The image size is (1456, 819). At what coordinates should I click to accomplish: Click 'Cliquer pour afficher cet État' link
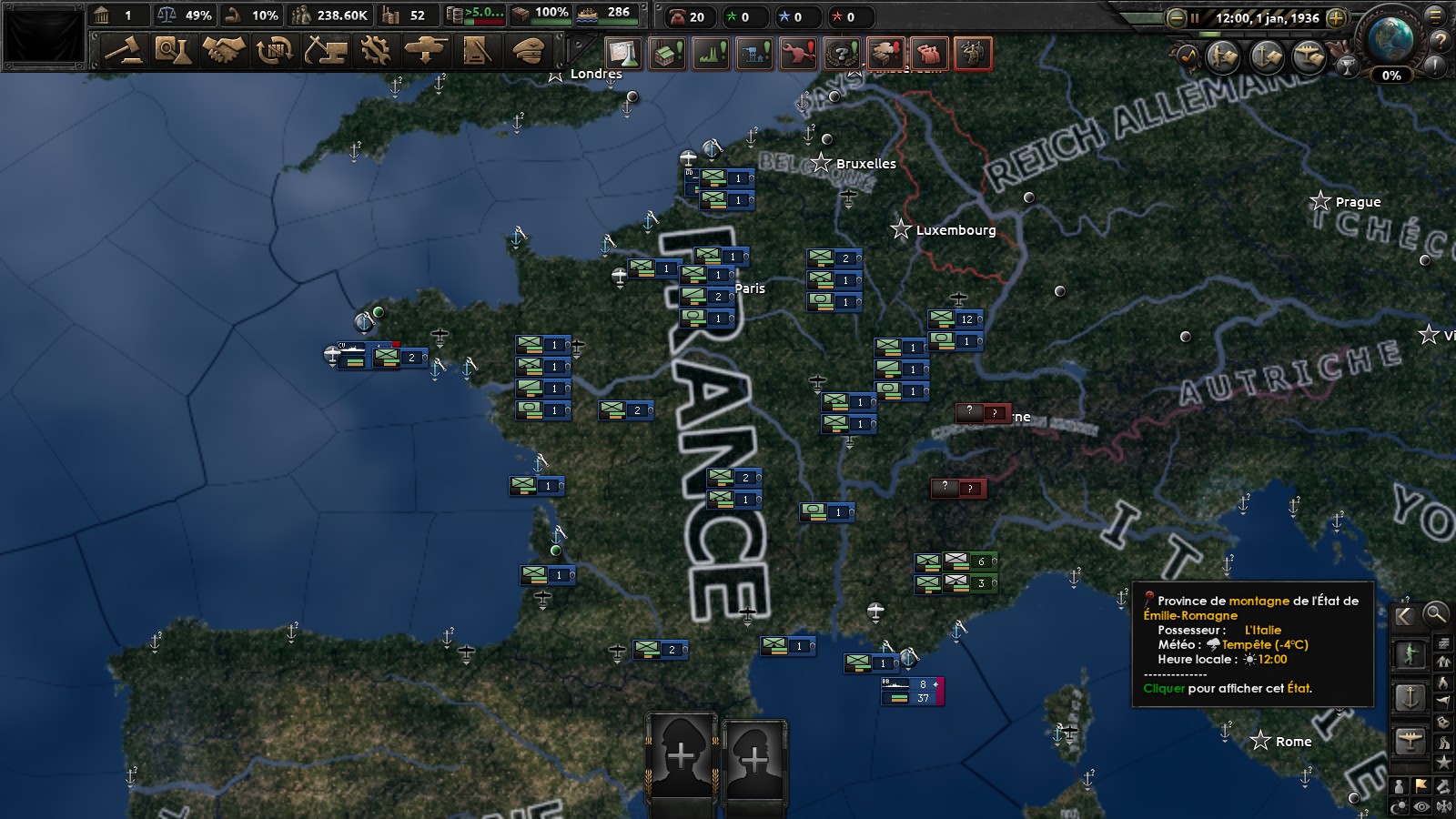click(x=1227, y=690)
